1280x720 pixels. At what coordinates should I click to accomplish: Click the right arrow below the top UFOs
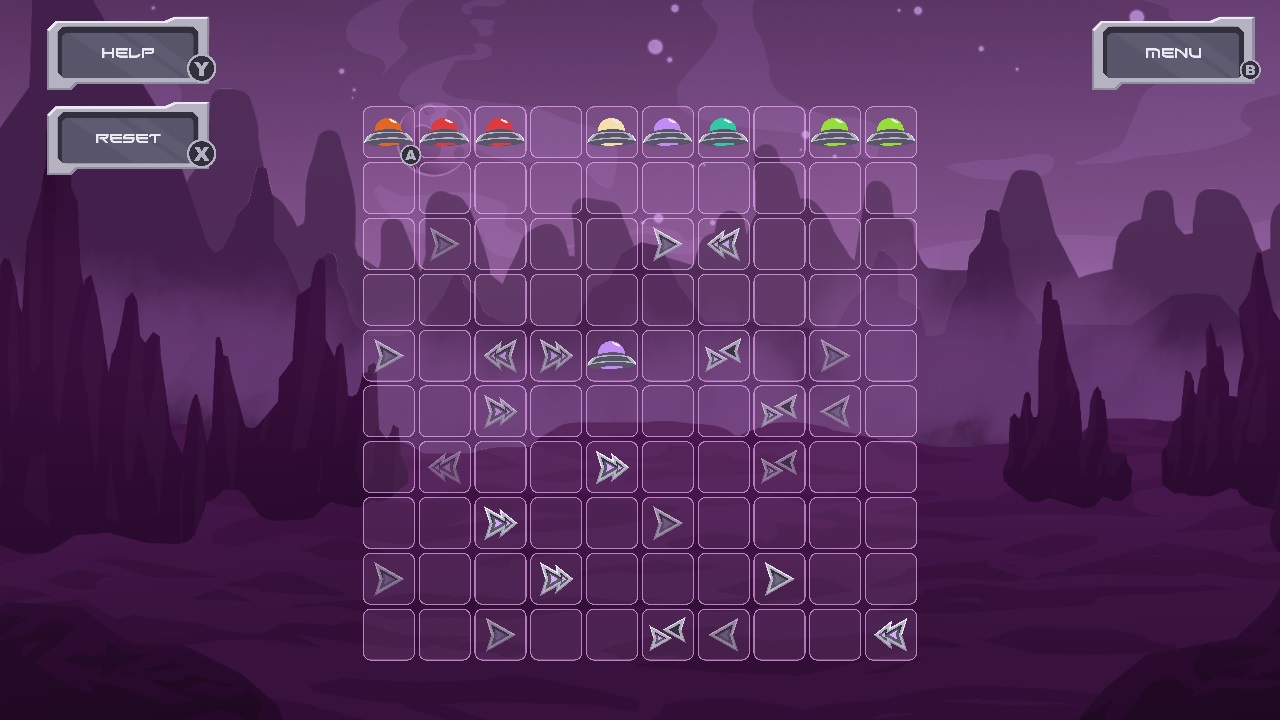tap(444, 243)
